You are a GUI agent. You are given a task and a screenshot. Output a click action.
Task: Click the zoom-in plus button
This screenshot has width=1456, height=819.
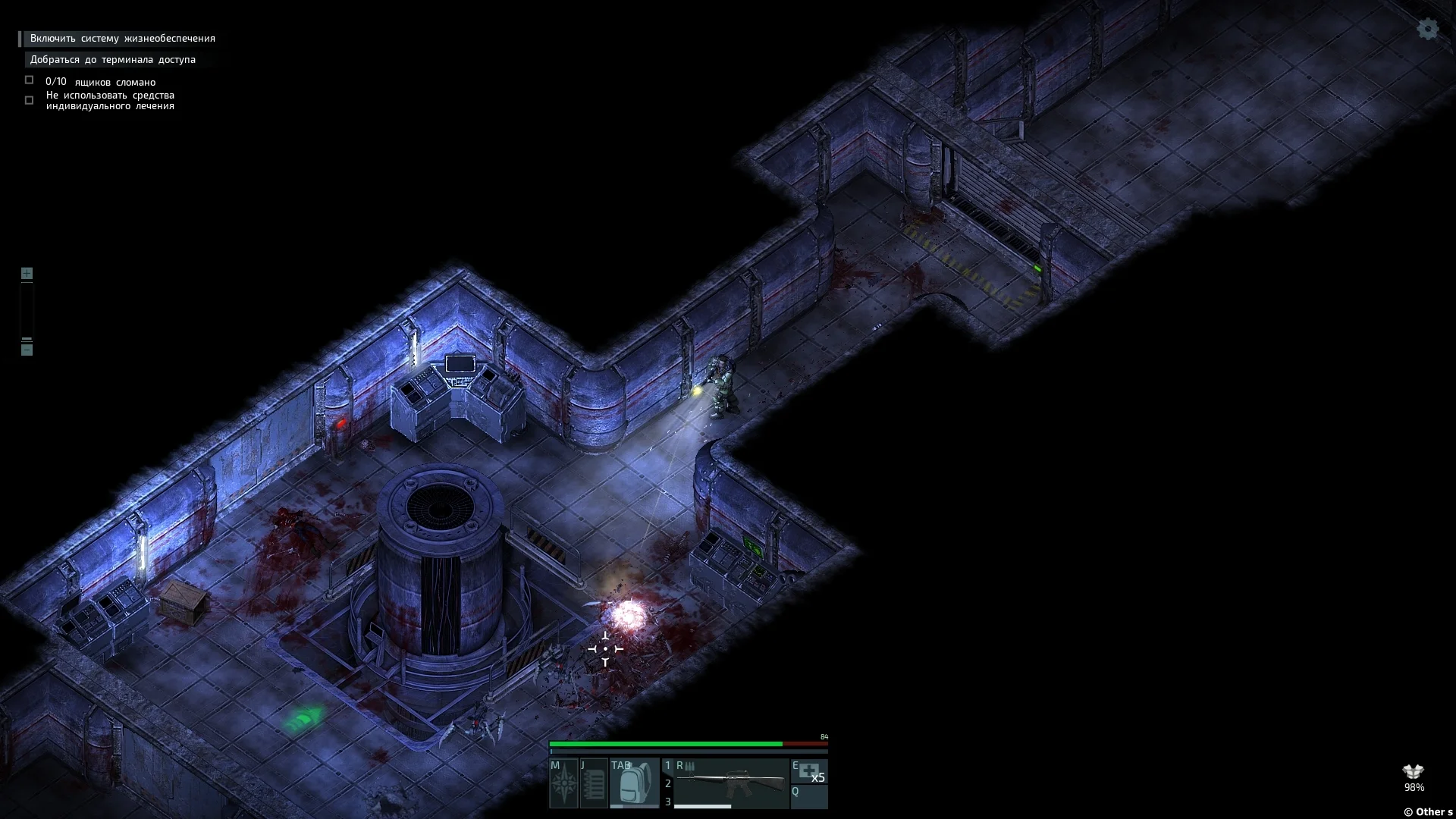click(27, 273)
